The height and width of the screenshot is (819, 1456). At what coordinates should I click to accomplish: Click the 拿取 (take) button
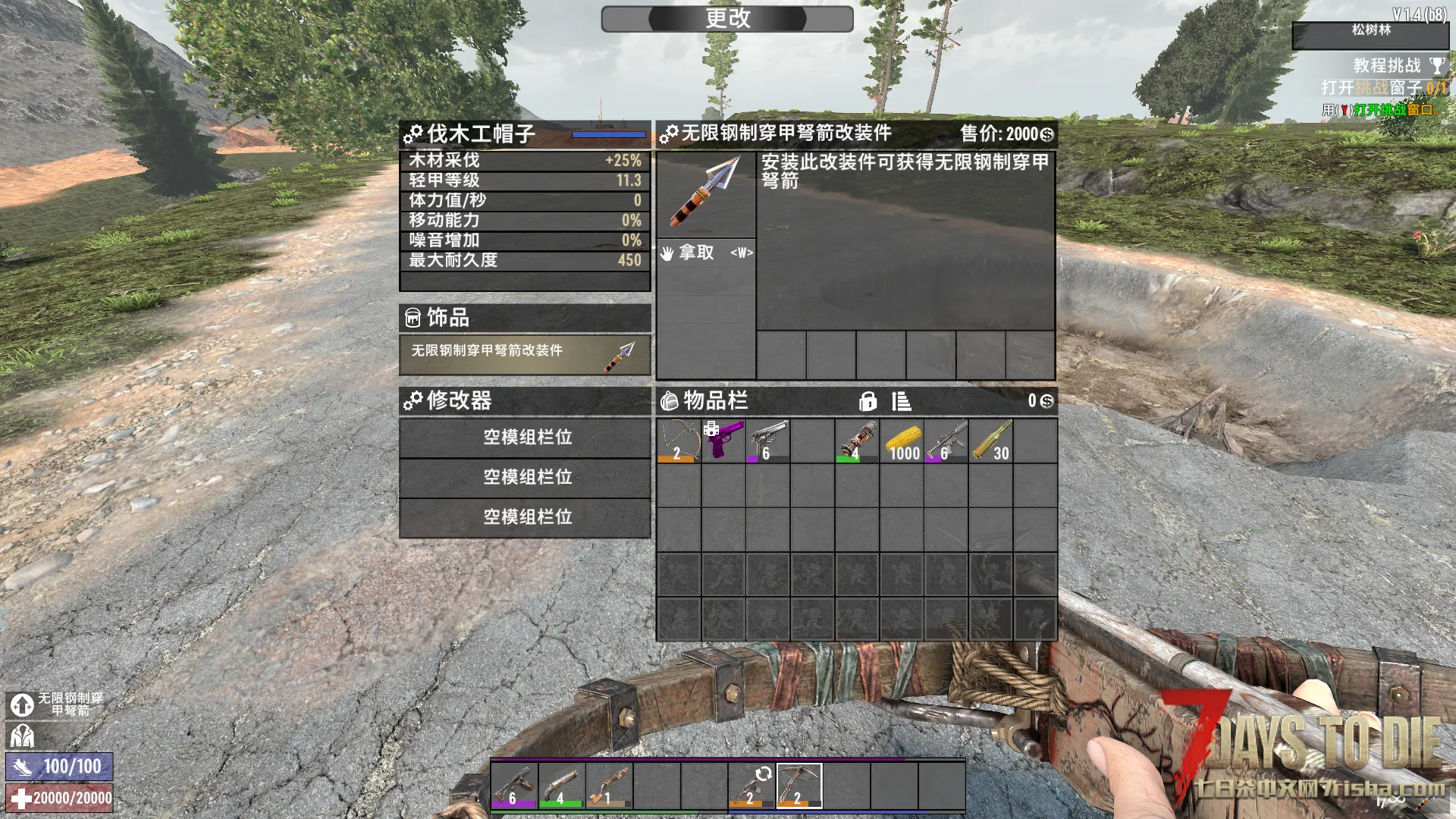(x=705, y=253)
